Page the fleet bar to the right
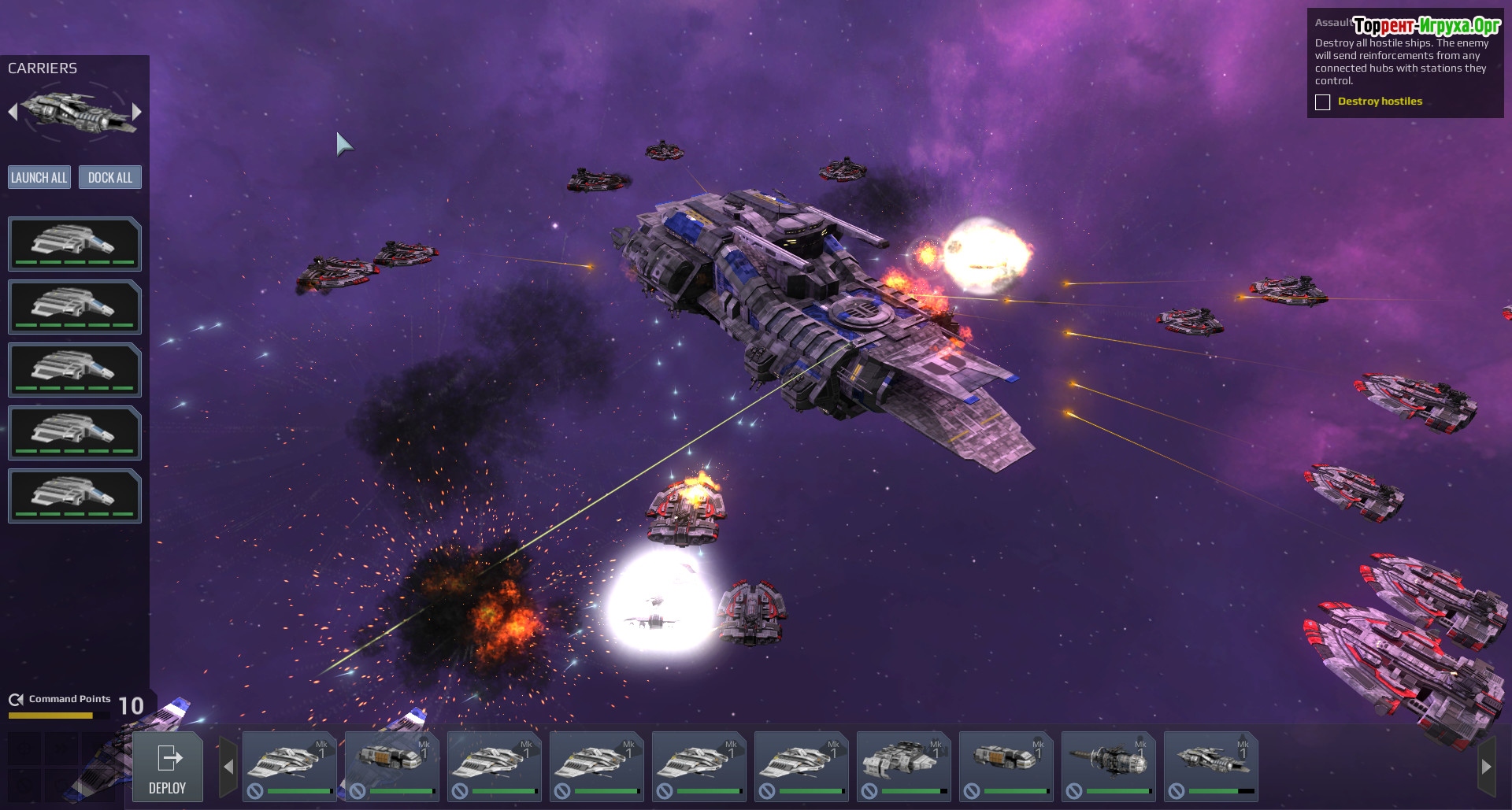The image size is (1512, 810). tap(1486, 766)
